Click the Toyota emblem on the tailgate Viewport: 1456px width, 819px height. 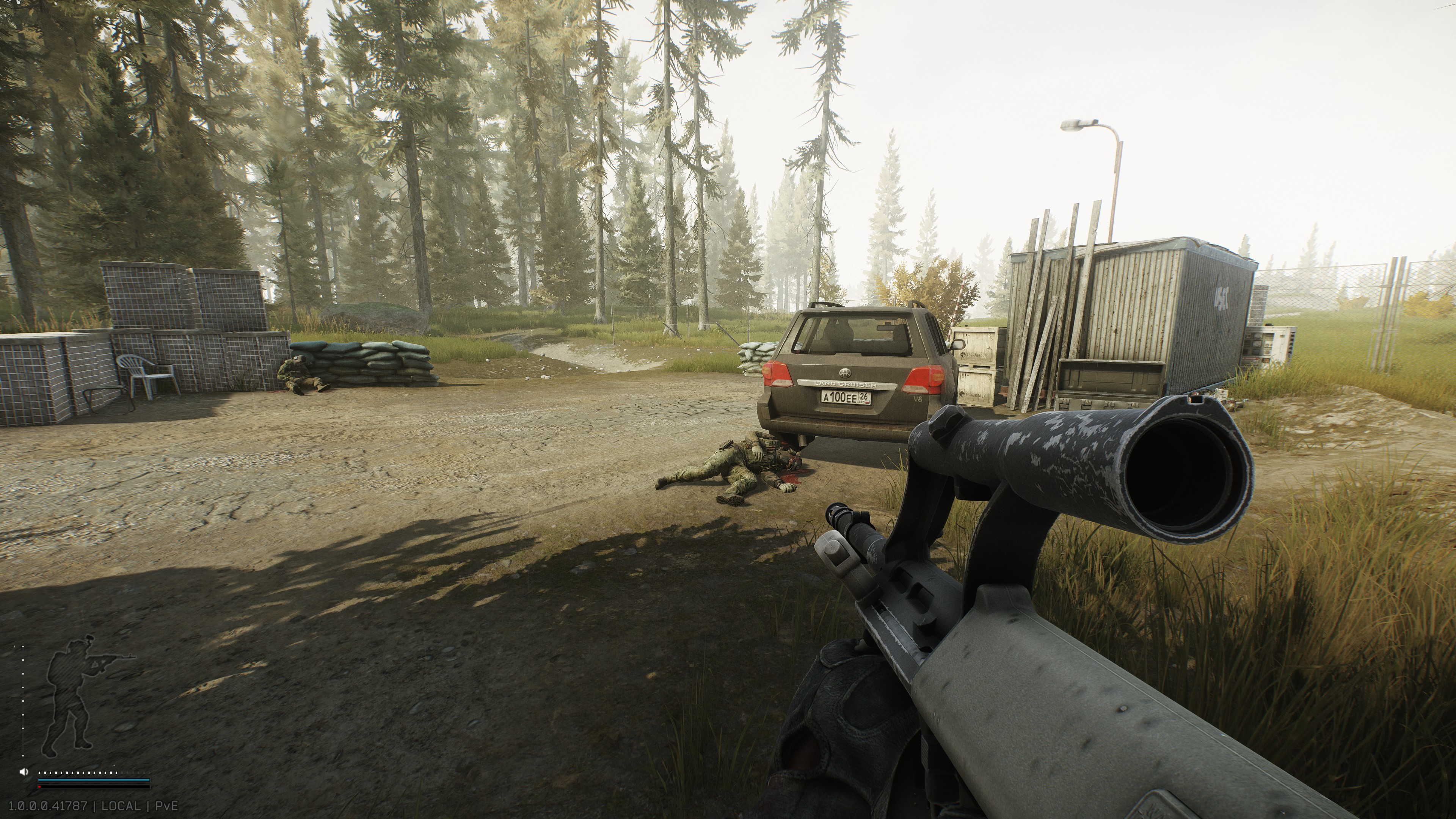[844, 374]
